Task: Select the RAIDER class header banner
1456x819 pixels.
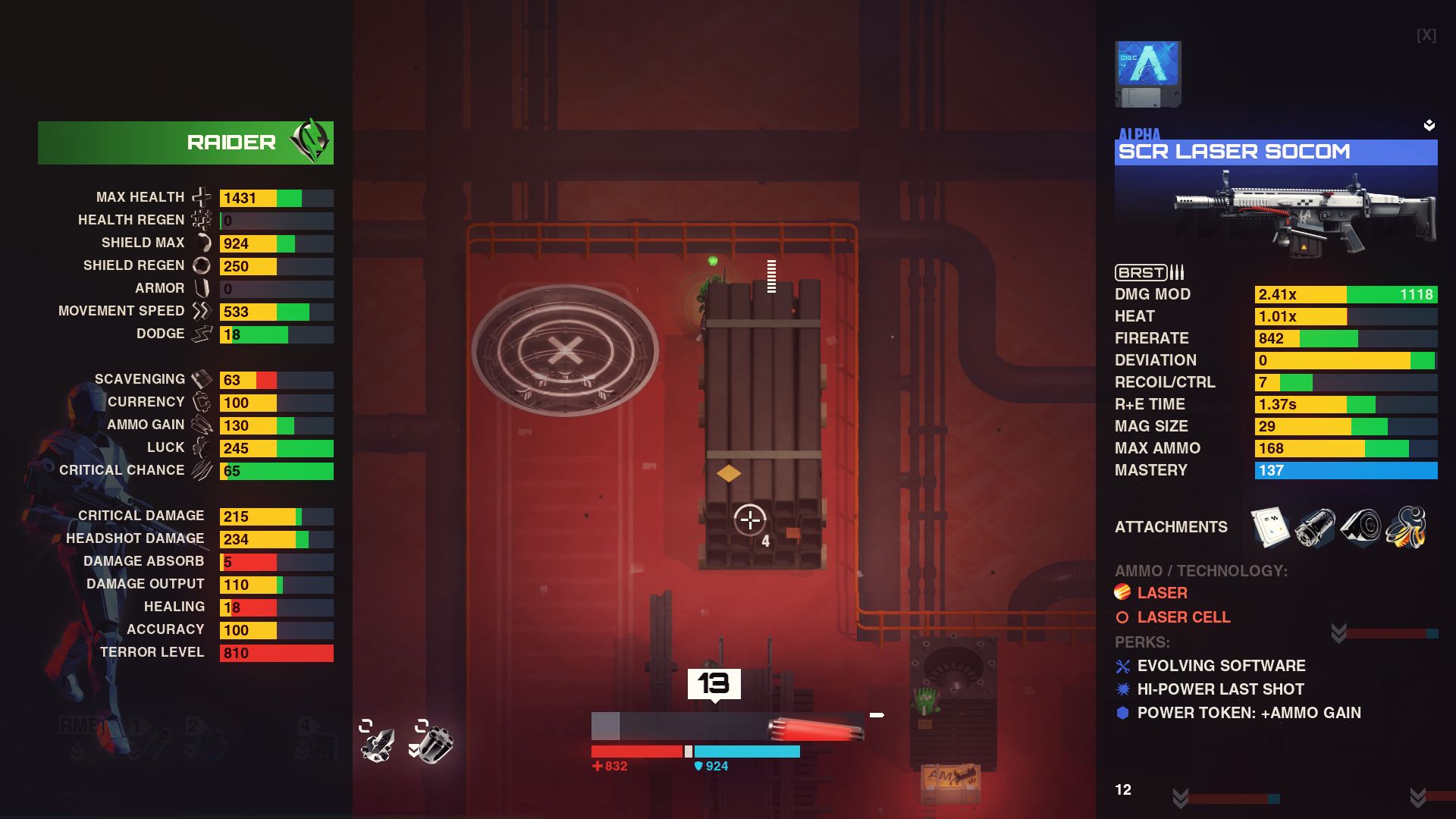Action: click(186, 141)
